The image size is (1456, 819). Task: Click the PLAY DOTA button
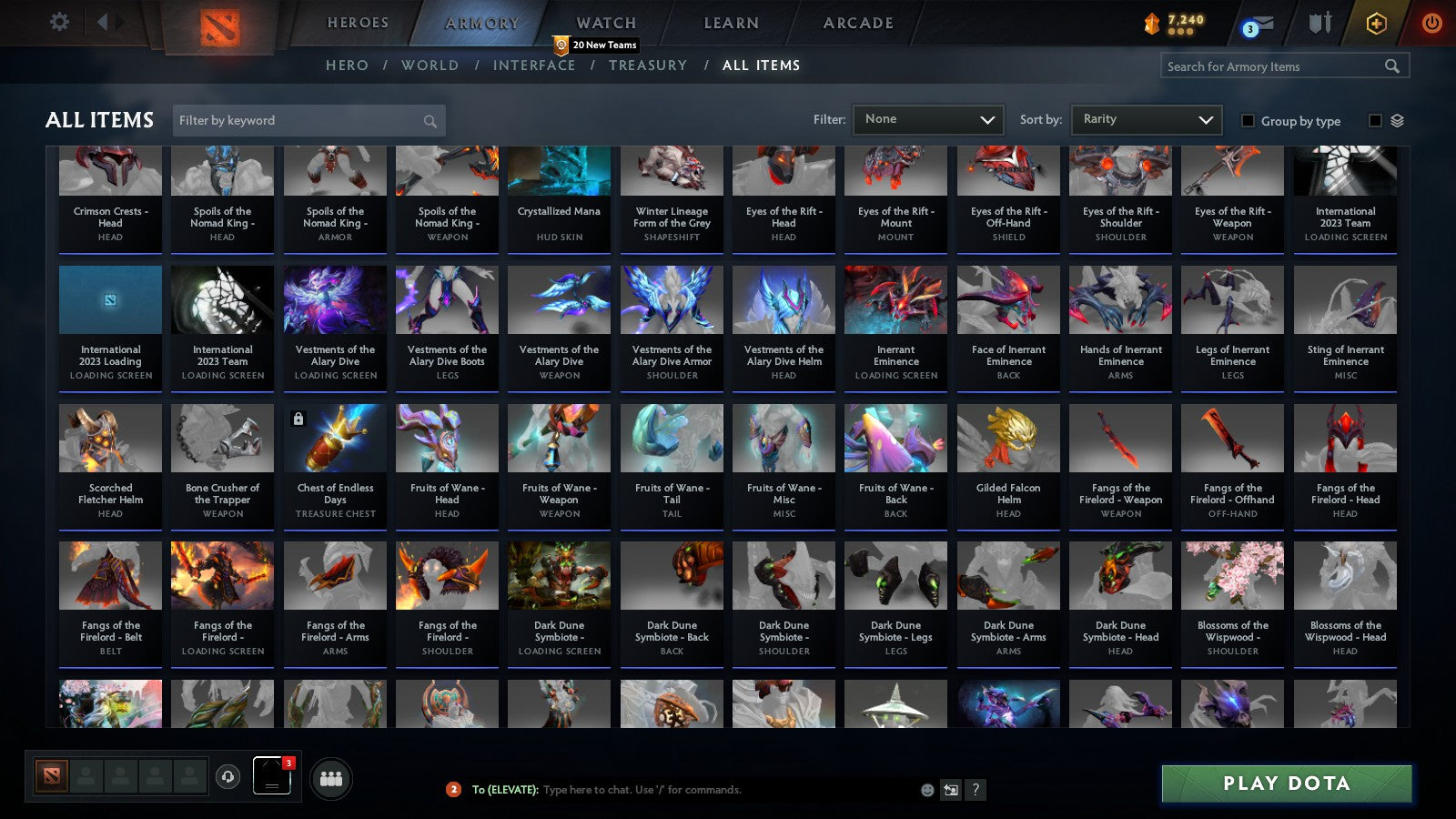coord(1286,784)
